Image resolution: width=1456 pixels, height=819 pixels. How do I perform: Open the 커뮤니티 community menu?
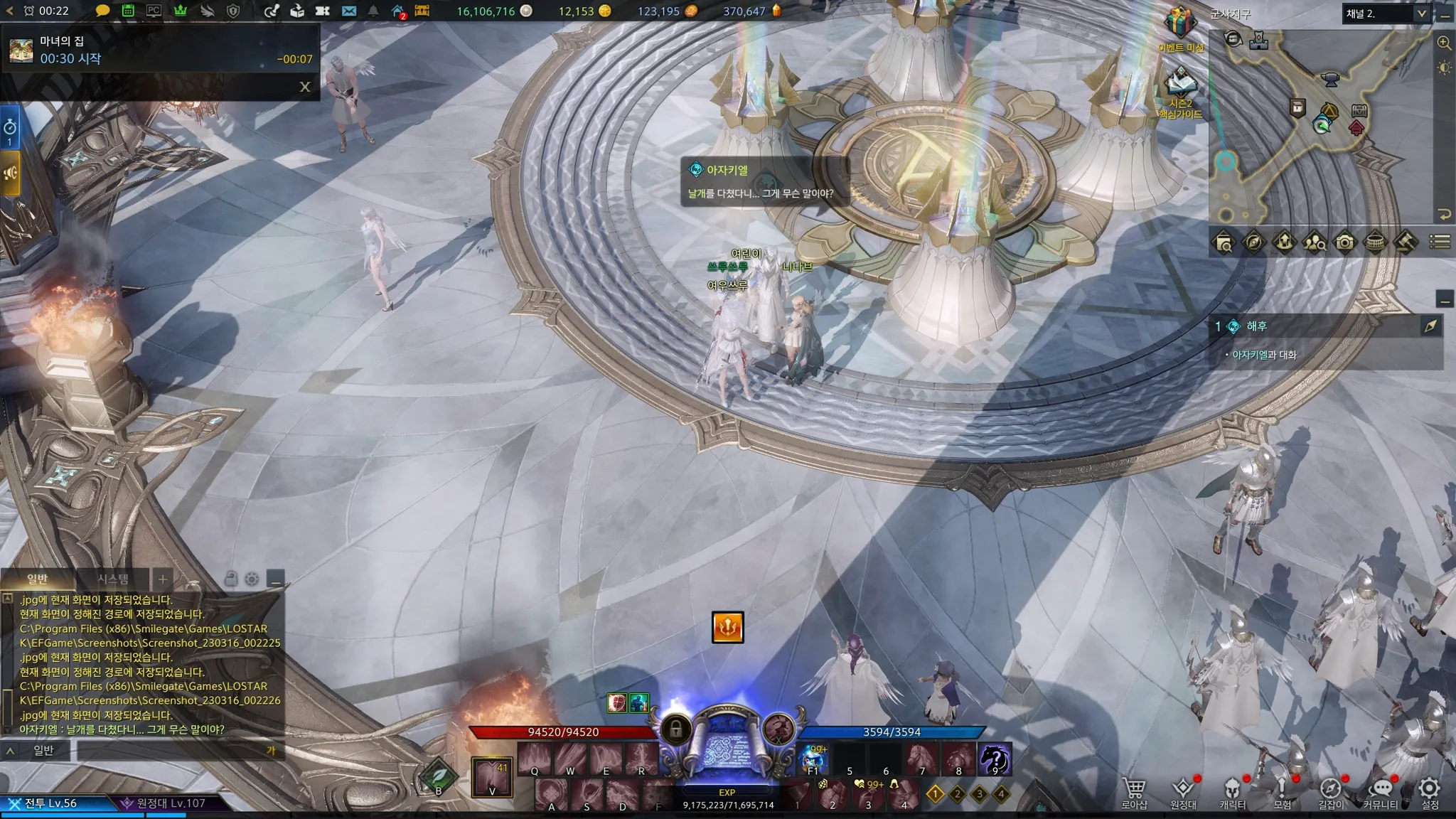pyautogui.click(x=1380, y=791)
